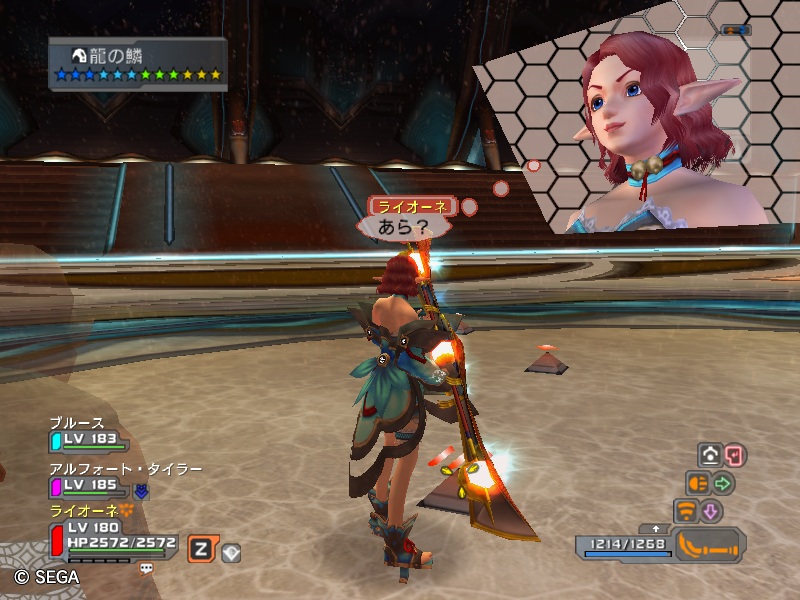Activate the orange half-circle palette icon
The image size is (800, 600).
point(697,483)
